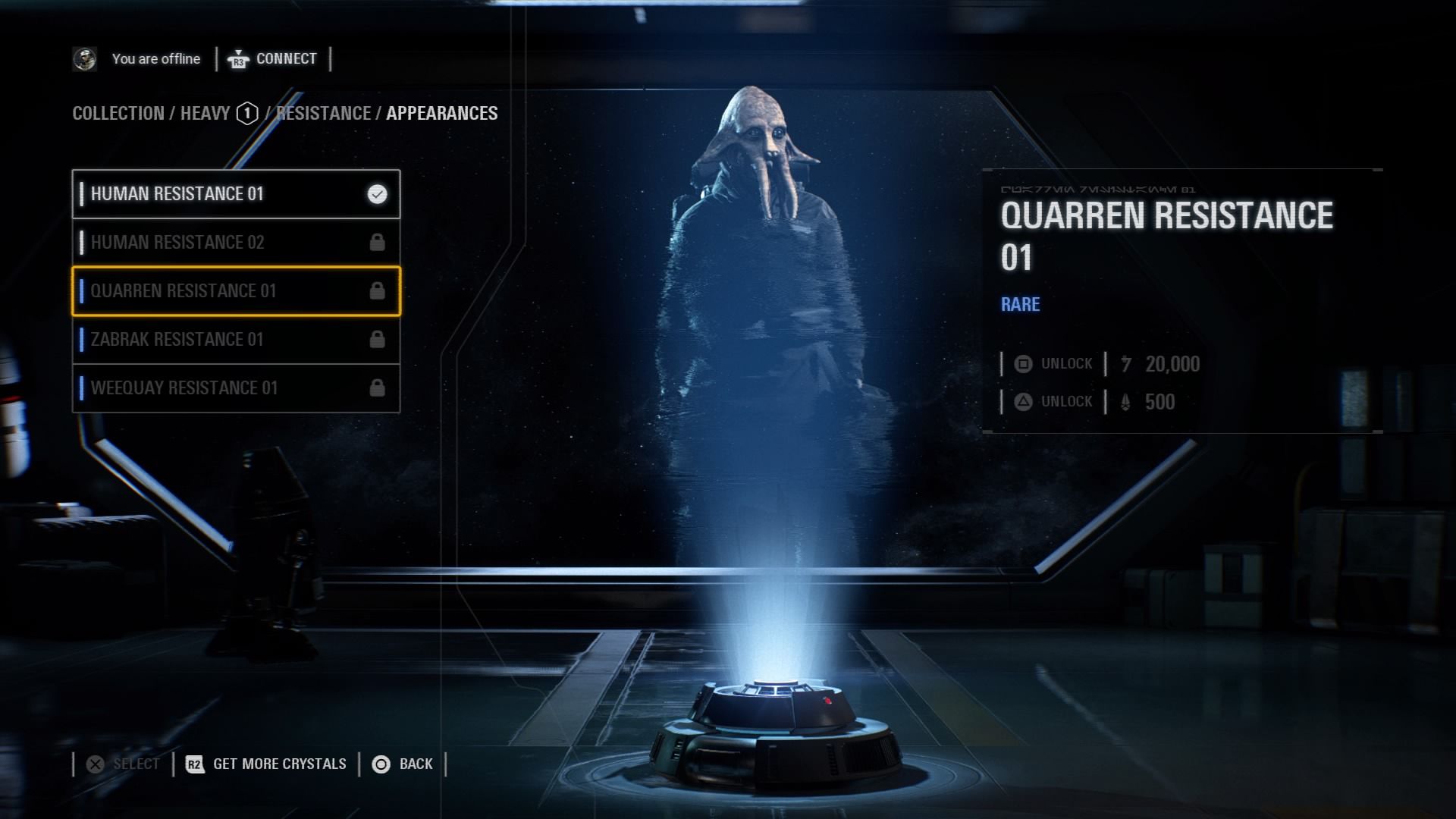The height and width of the screenshot is (819, 1456).
Task: Navigate to the Resistance breadcrumb level
Action: tap(324, 114)
